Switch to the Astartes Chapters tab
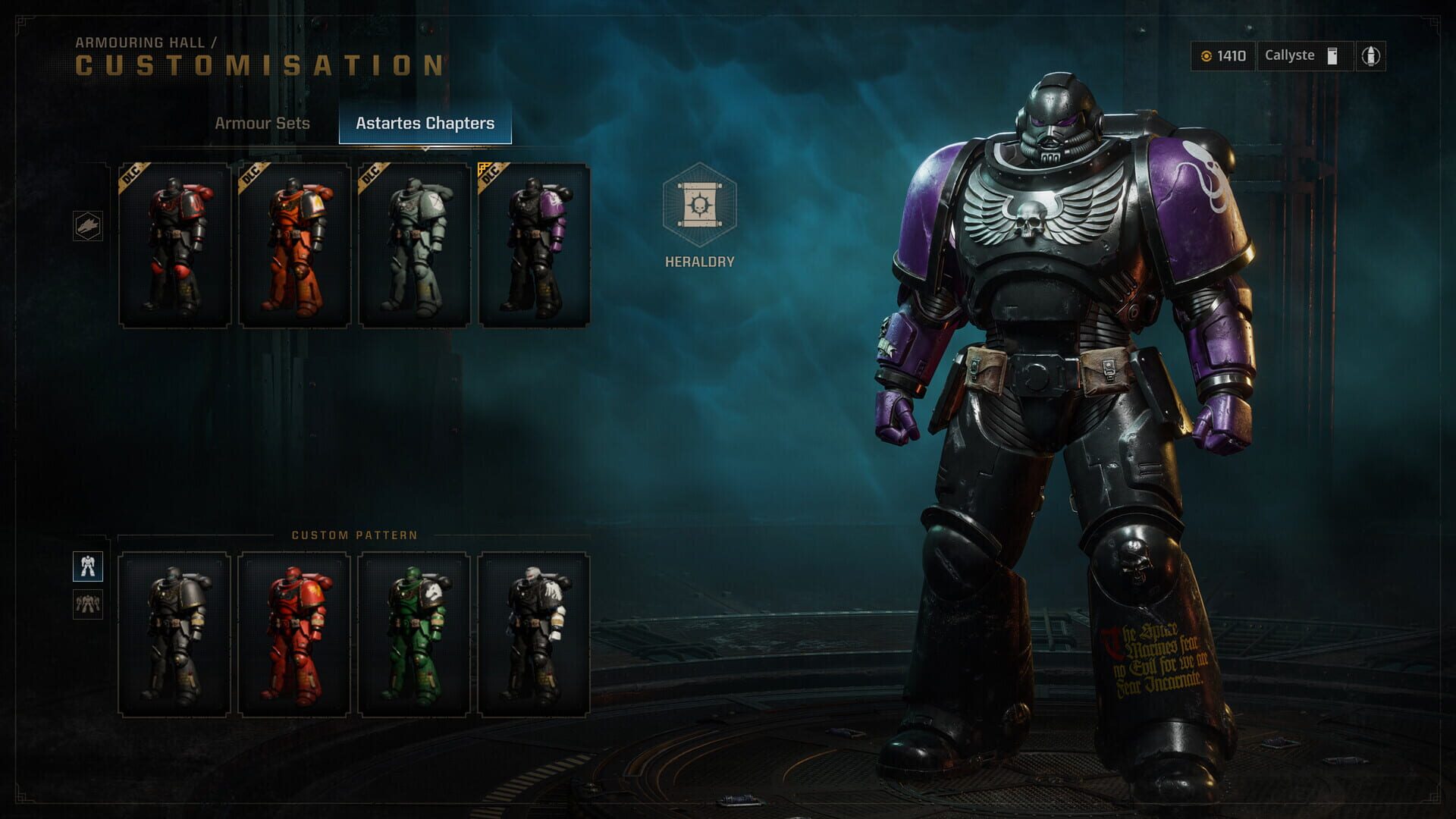 (427, 123)
